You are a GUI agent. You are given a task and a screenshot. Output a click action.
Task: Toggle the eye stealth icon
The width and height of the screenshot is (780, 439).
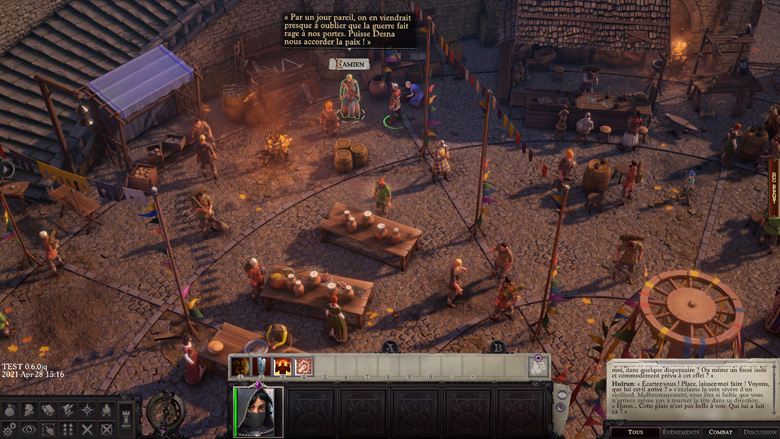pyautogui.click(x=29, y=429)
